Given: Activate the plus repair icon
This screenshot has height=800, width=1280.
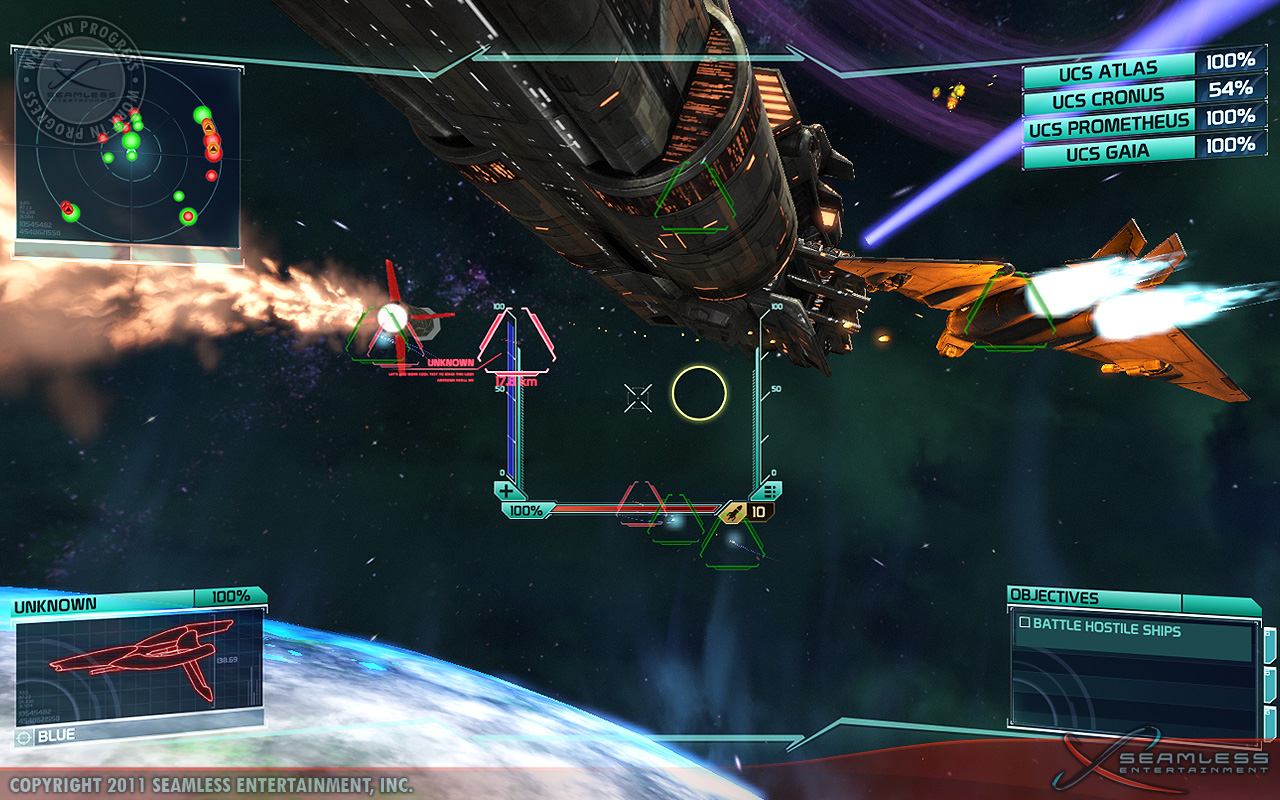Looking at the screenshot, I should coord(507,491).
